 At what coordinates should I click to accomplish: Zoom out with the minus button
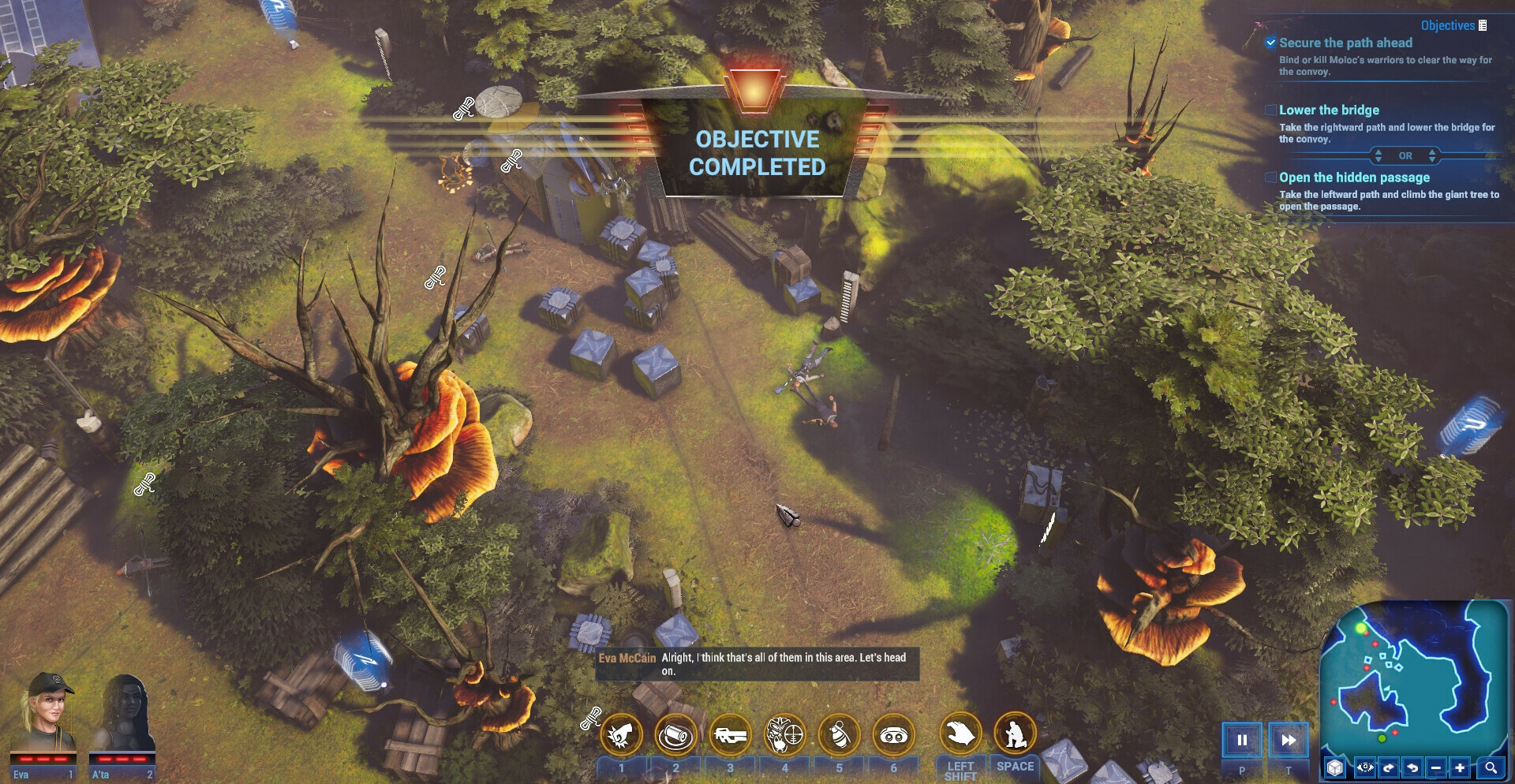(1436, 767)
